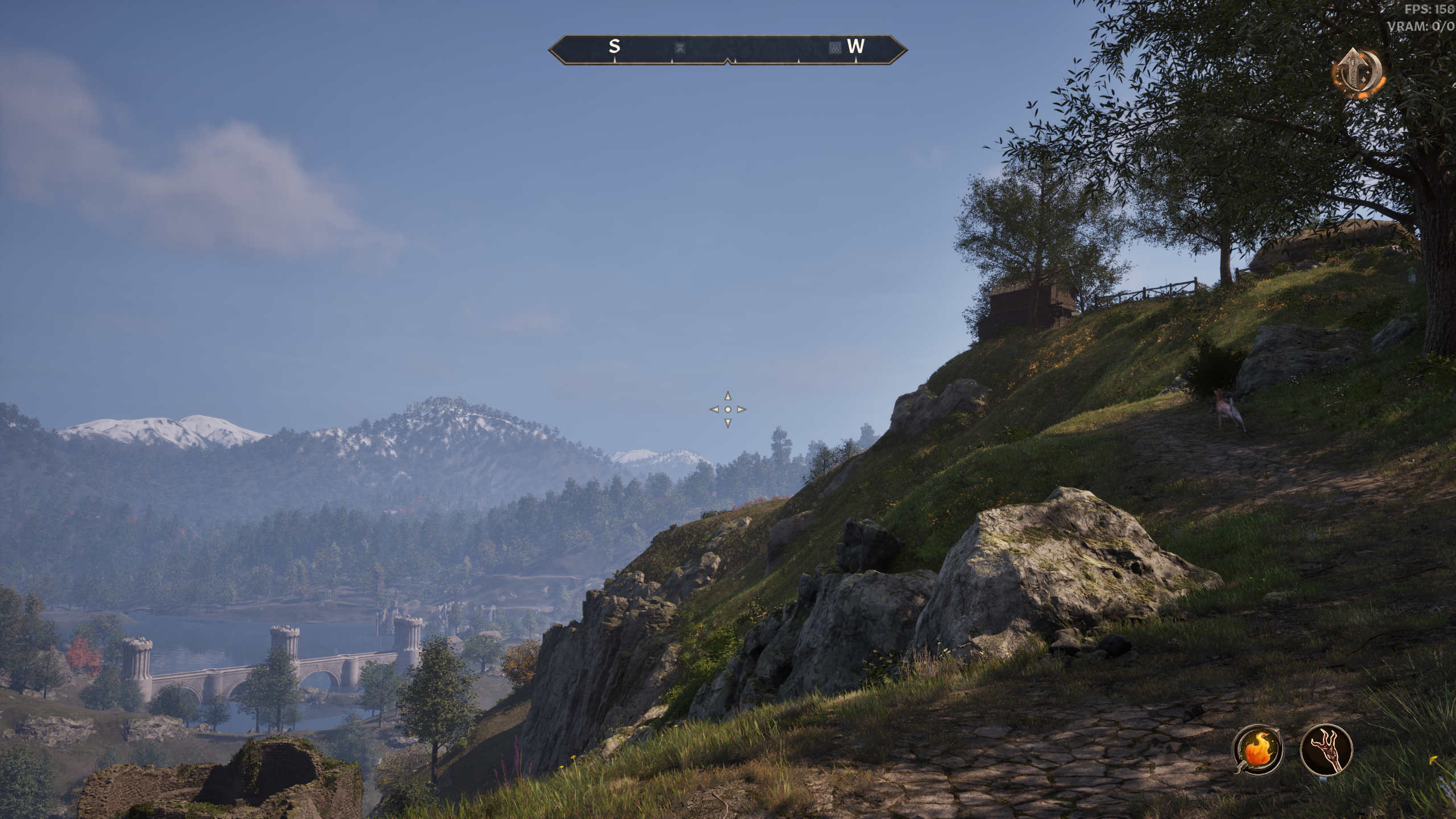This screenshot has height=819, width=1456.
Task: Select the flame spell icon
Action: (1257, 749)
